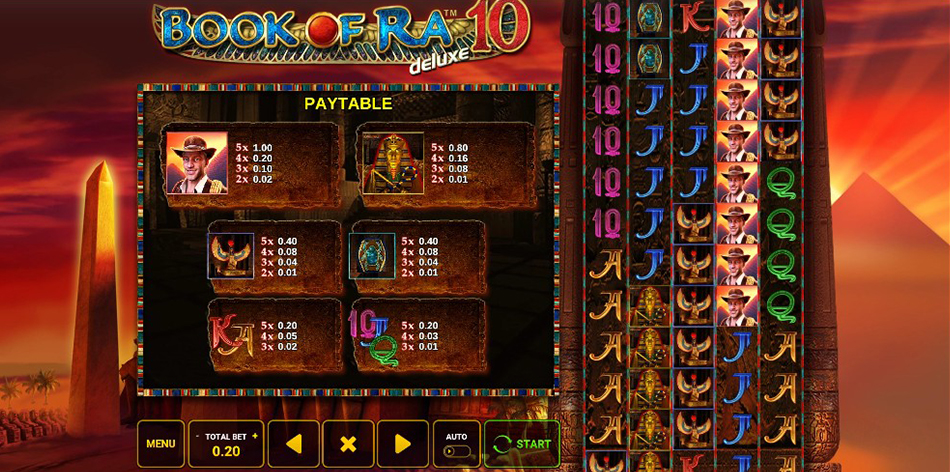Increase total bet with plus sign

click(255, 437)
